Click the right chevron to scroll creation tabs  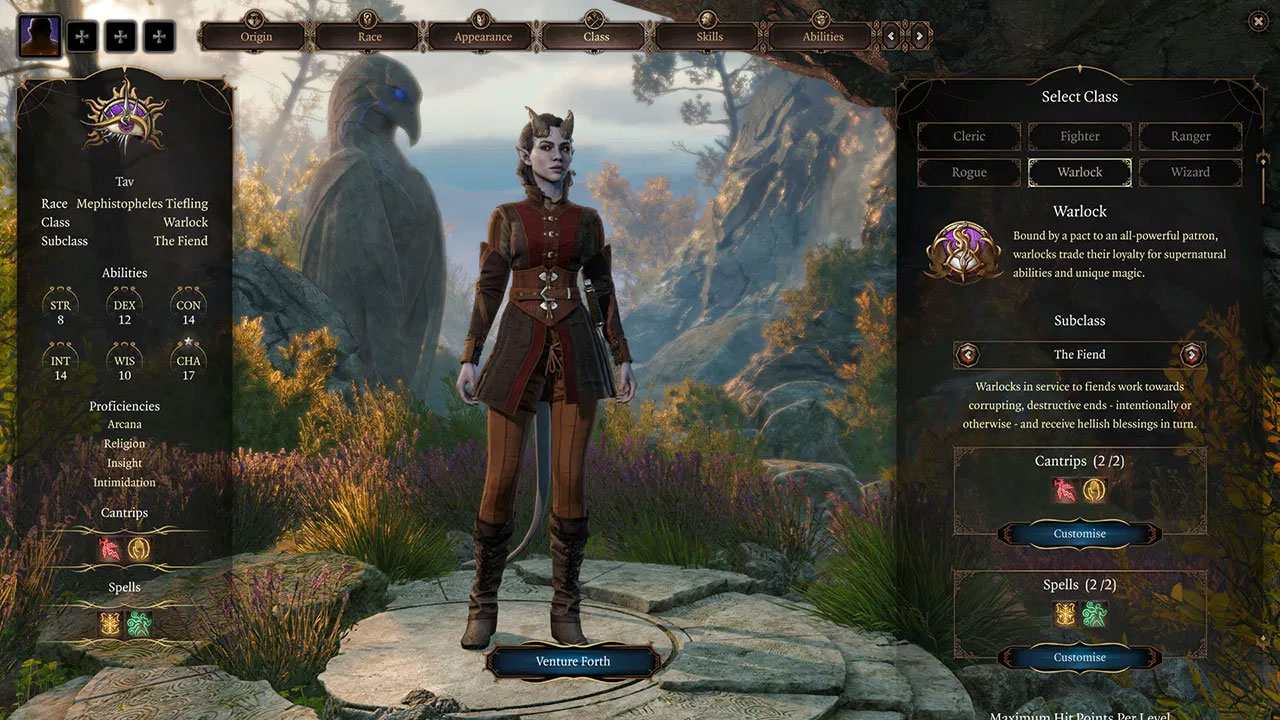919,35
